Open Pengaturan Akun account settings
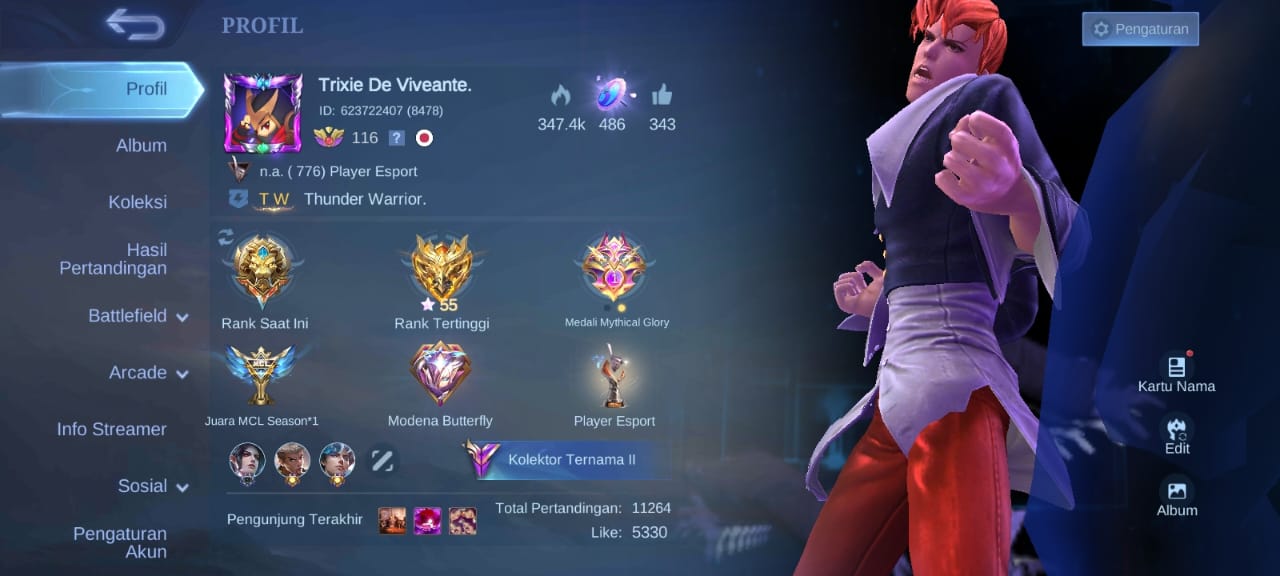The height and width of the screenshot is (576, 1280). coord(120,543)
